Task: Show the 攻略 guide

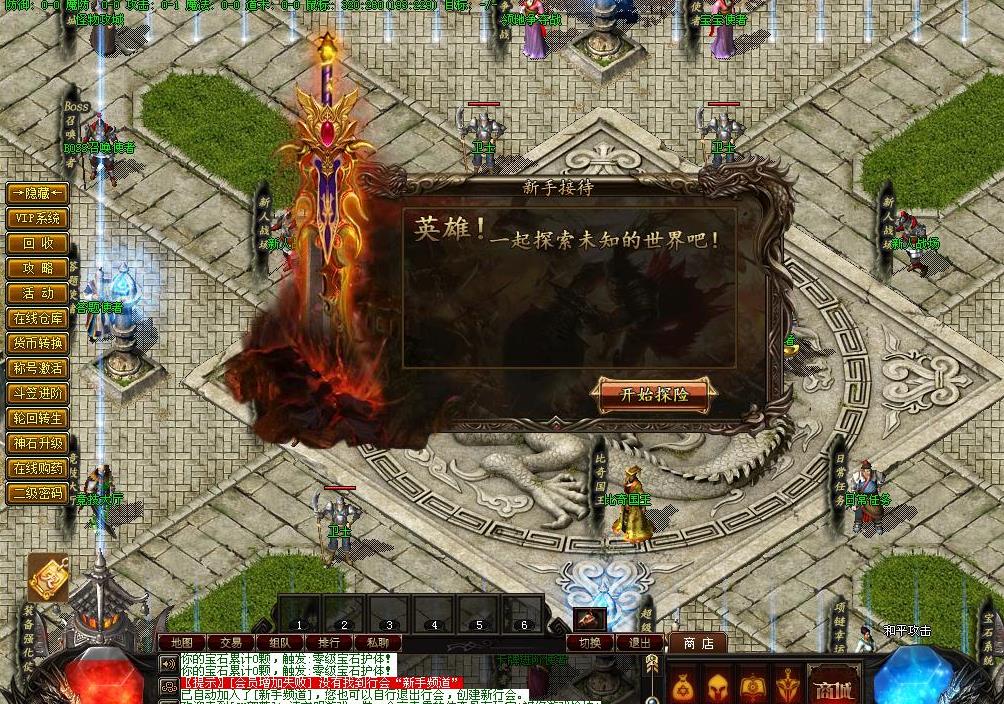Action: 38,268
